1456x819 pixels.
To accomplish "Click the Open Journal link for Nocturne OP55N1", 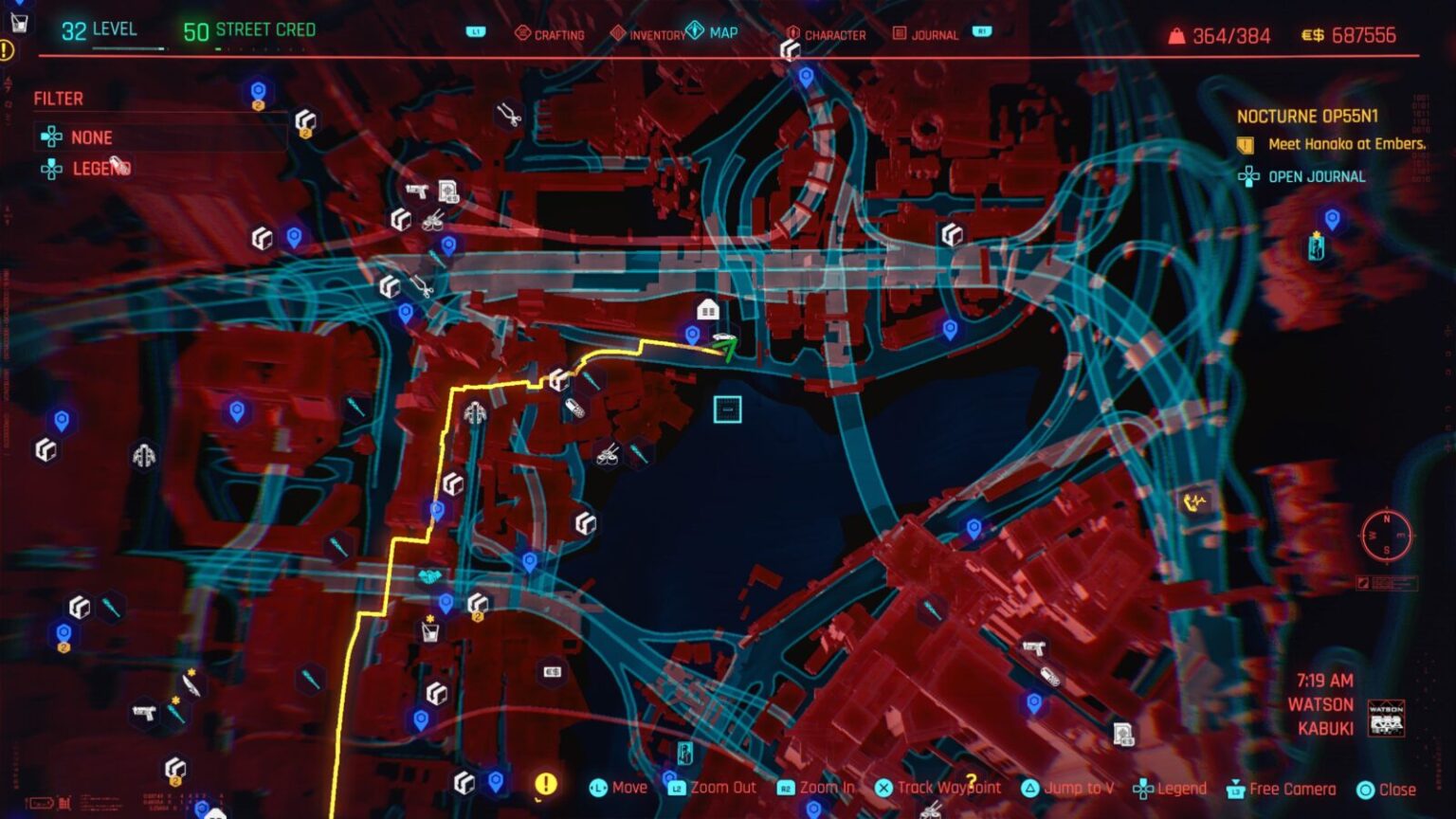I will coord(1316,176).
